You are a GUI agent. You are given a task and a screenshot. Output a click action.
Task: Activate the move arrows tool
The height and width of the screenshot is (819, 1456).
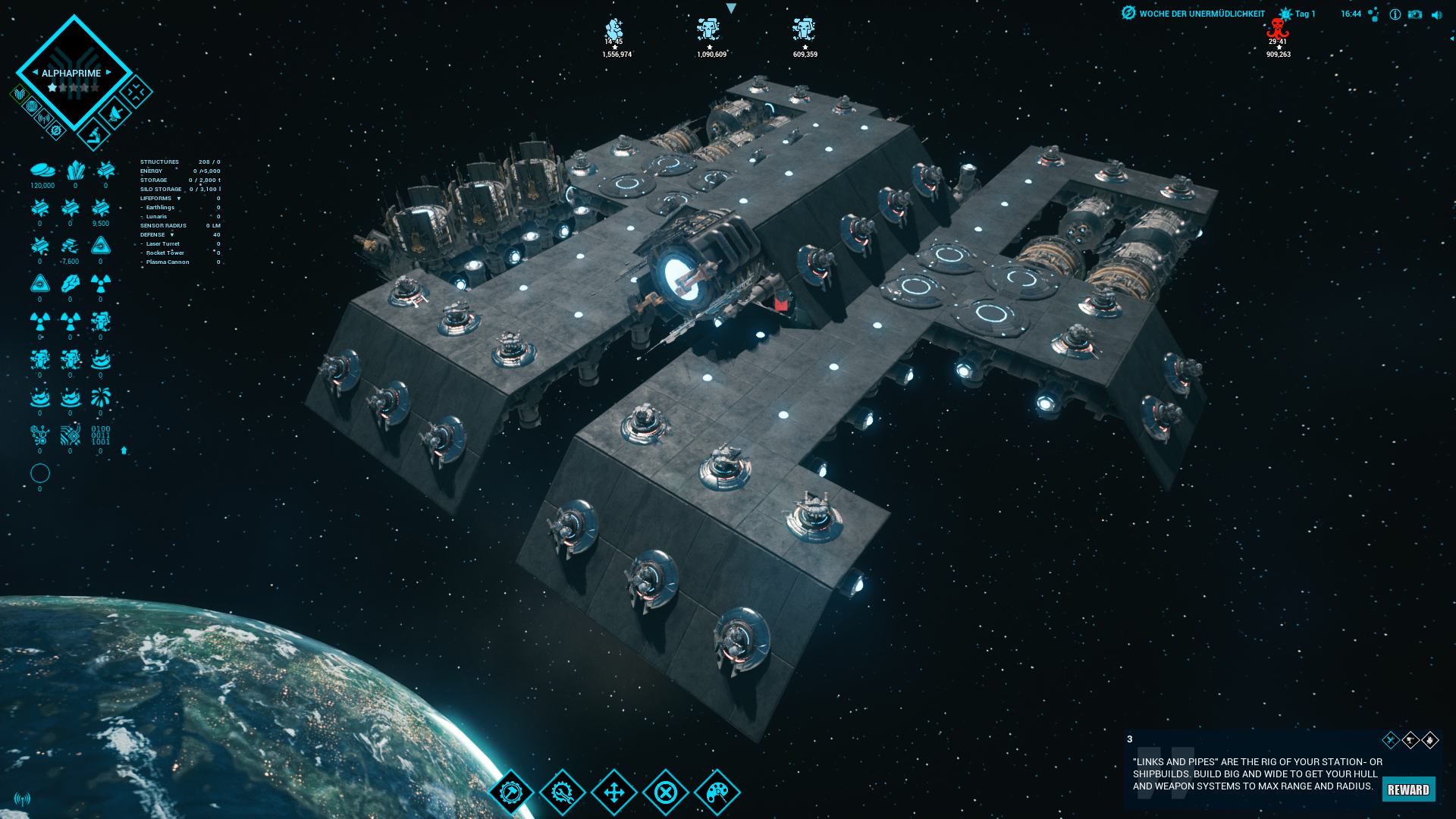point(614,792)
